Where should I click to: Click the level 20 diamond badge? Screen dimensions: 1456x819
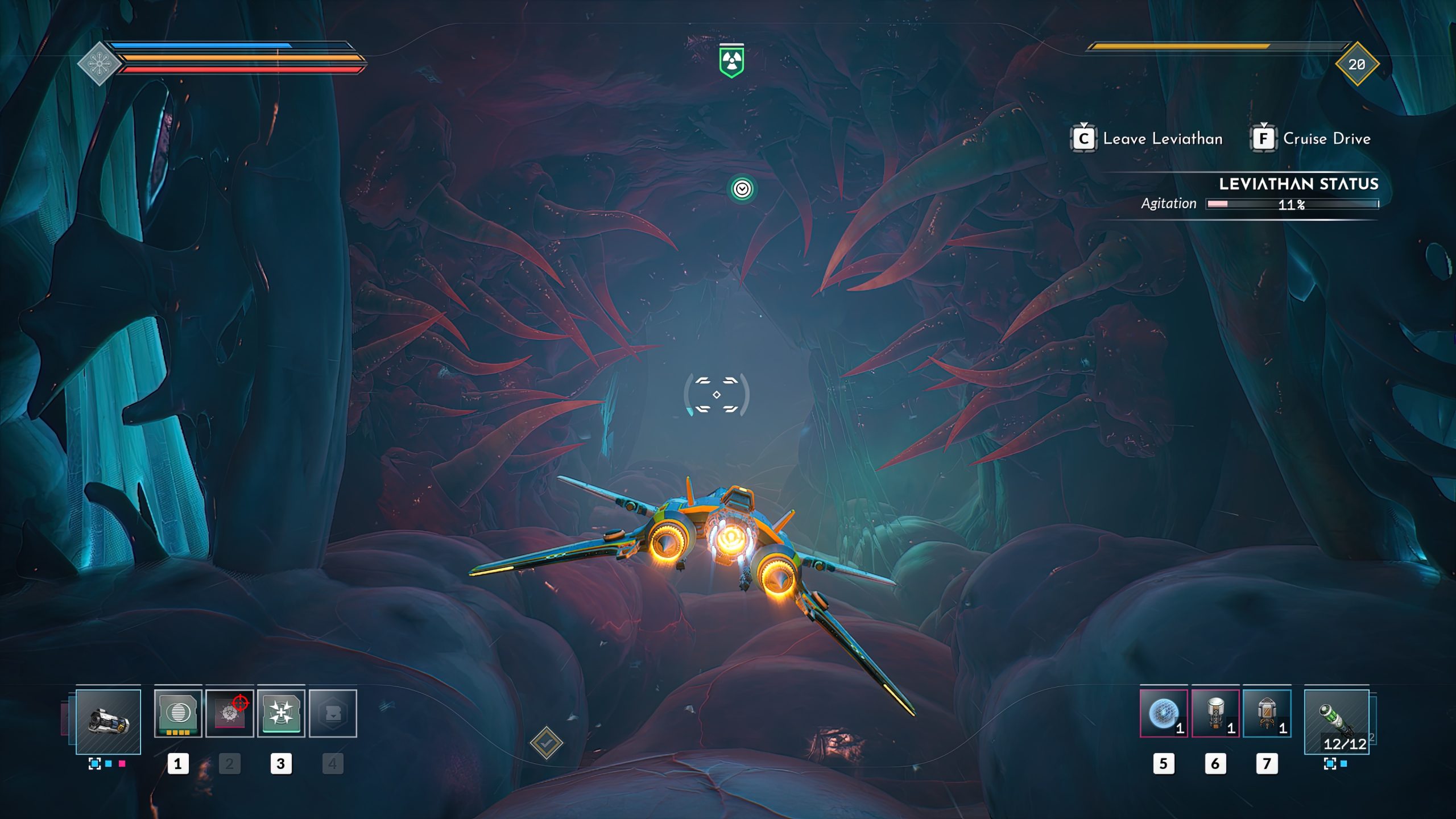click(x=1357, y=64)
